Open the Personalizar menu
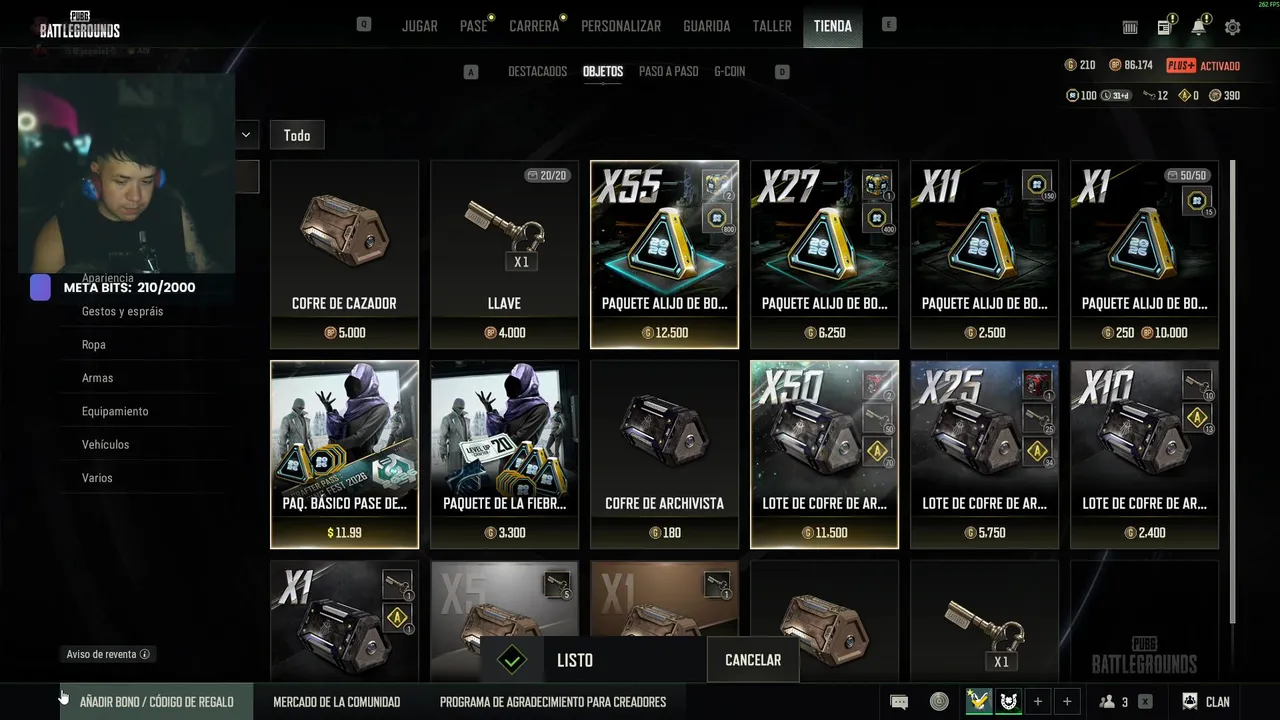 coord(621,26)
